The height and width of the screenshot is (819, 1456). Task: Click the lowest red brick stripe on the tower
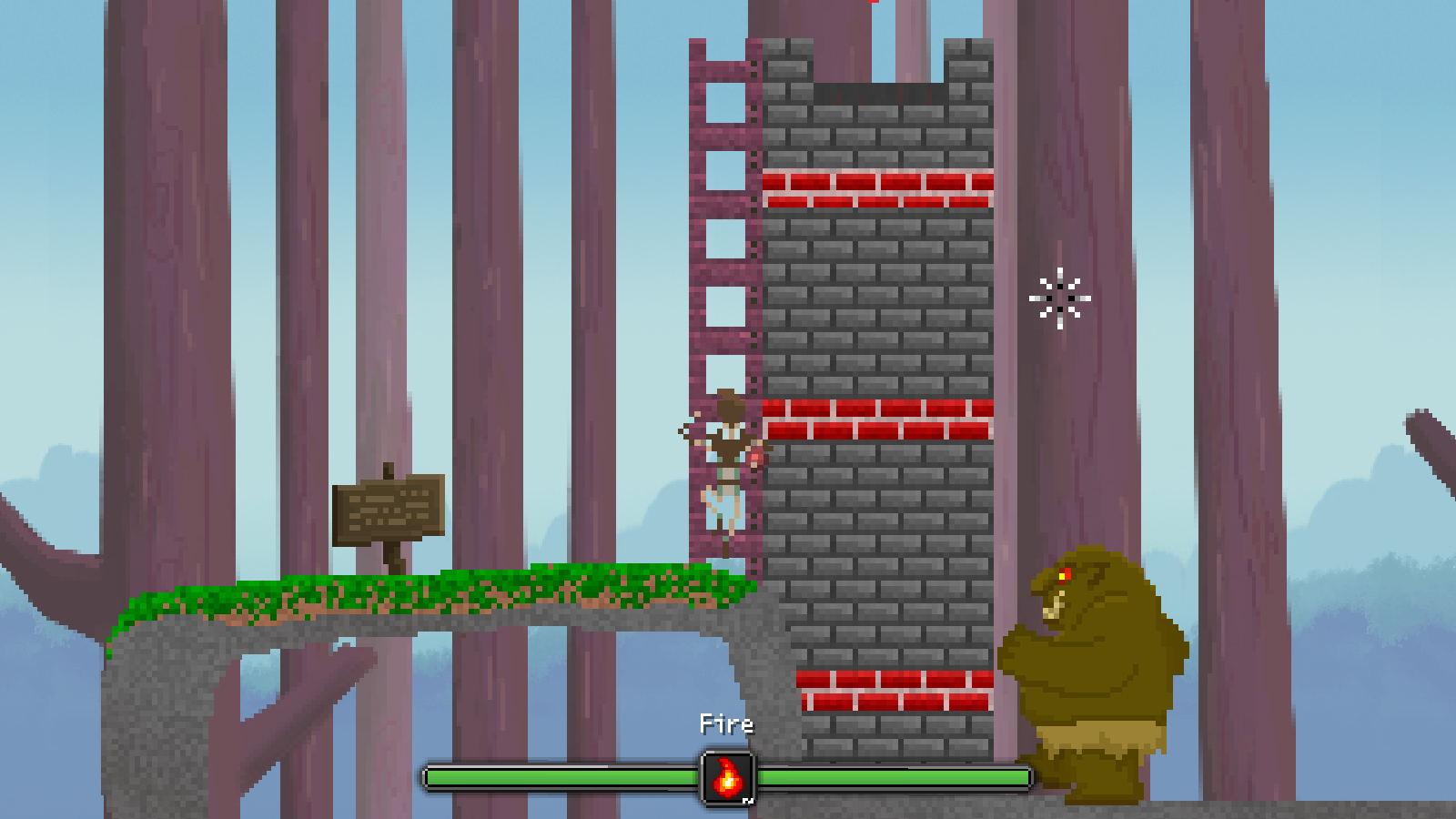click(x=892, y=690)
